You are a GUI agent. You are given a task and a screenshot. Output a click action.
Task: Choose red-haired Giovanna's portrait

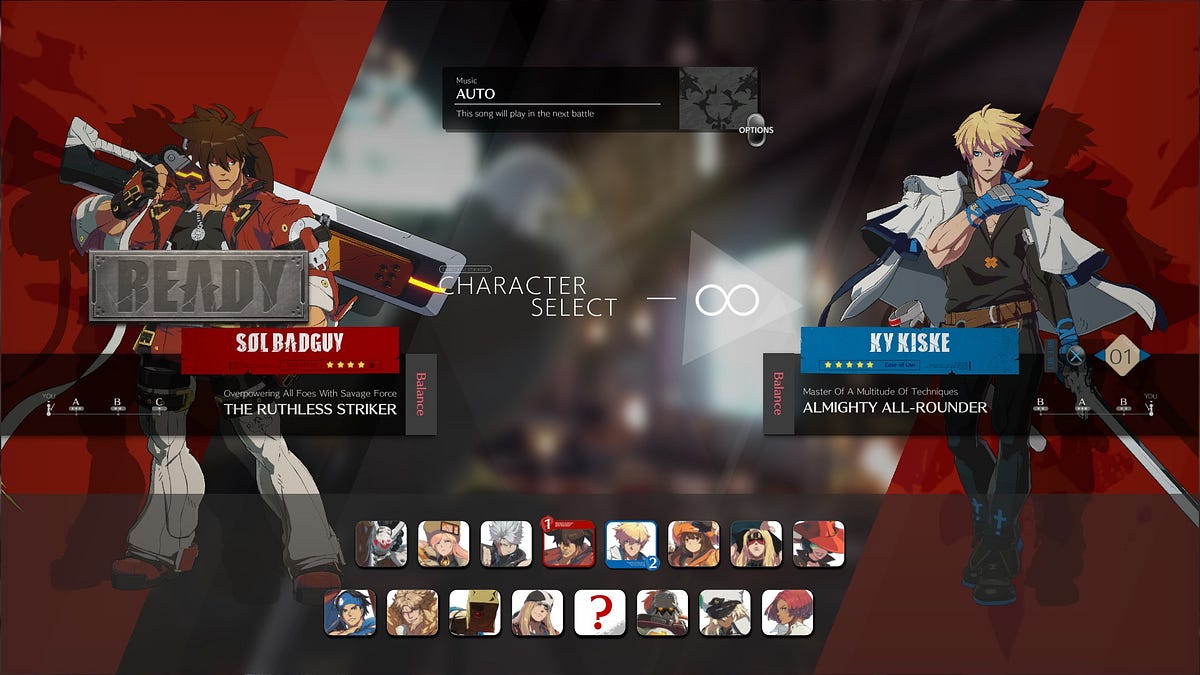787,612
